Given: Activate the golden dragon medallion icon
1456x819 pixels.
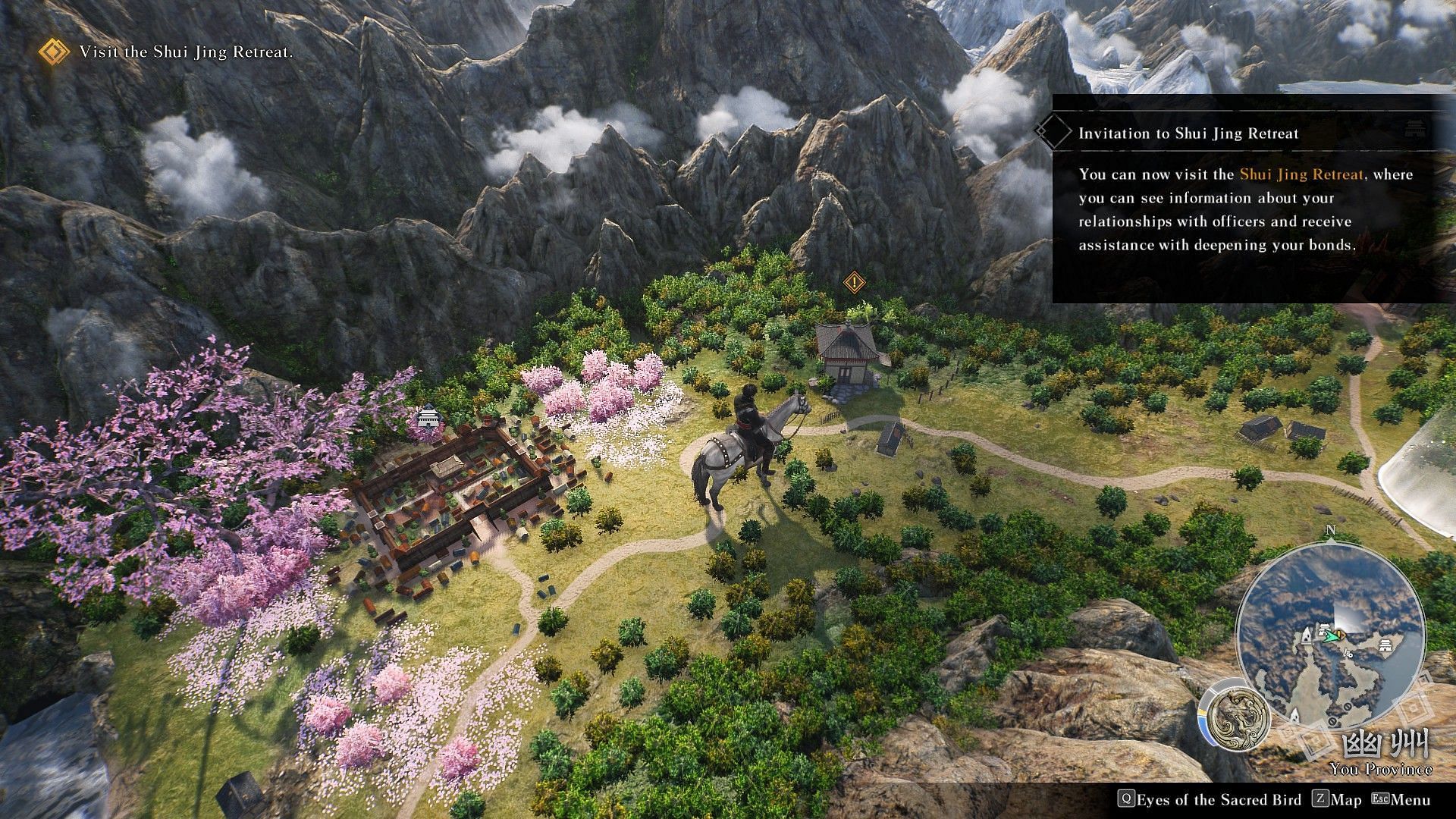Looking at the screenshot, I should 1237,716.
